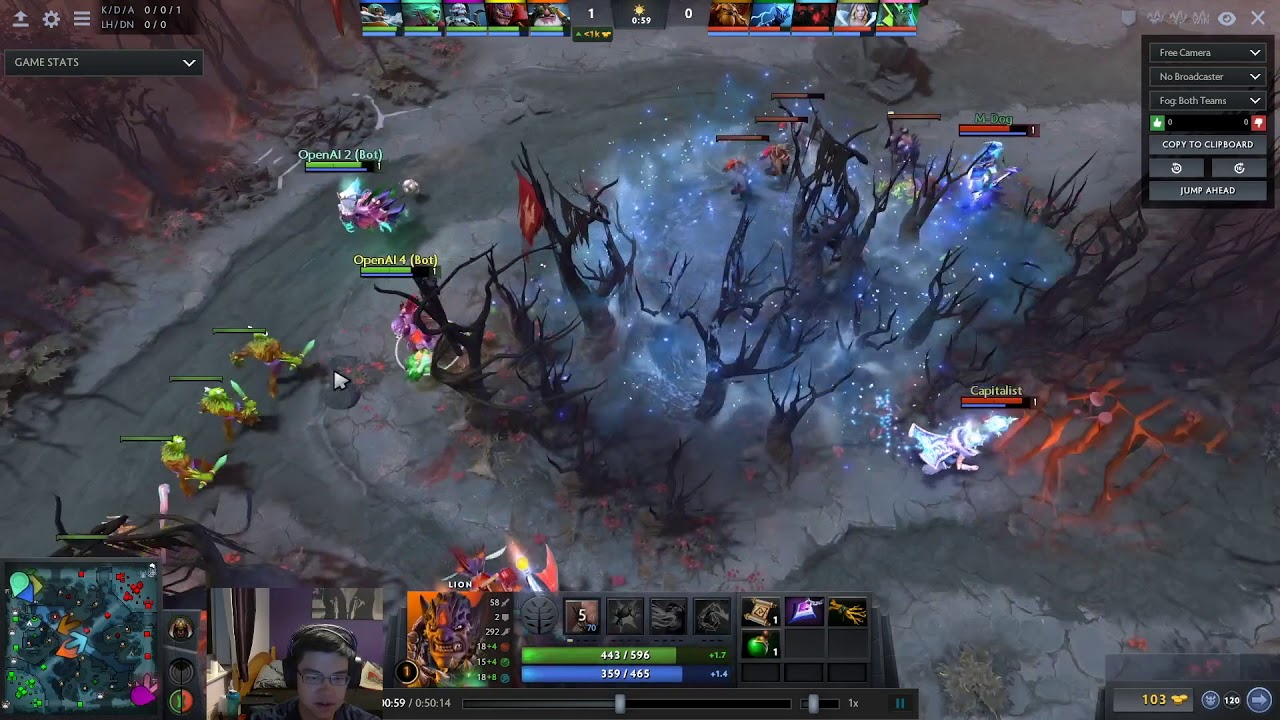Select Lion's Hex ability

pos(625,616)
